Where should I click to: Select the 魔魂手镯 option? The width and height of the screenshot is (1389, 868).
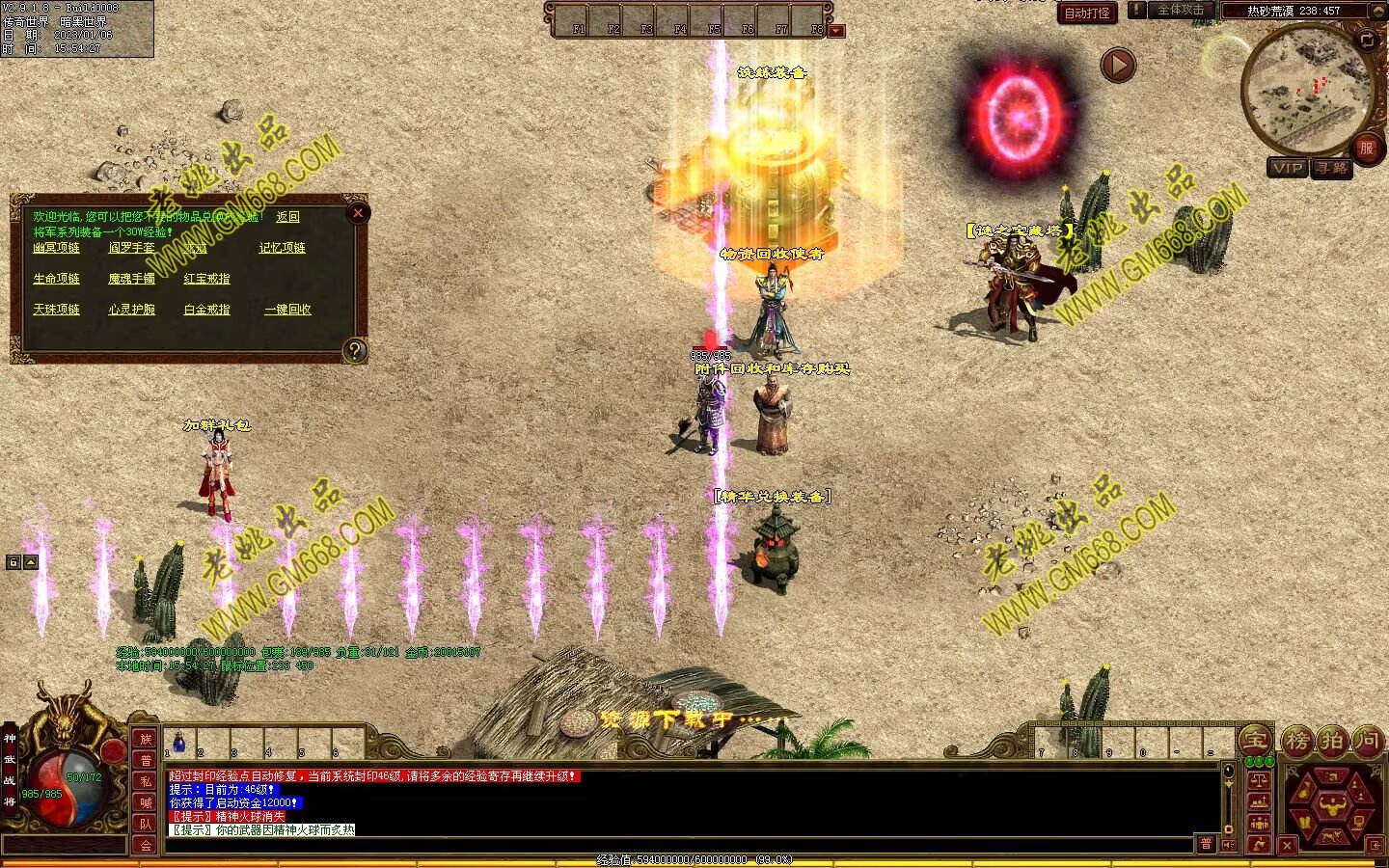point(131,279)
